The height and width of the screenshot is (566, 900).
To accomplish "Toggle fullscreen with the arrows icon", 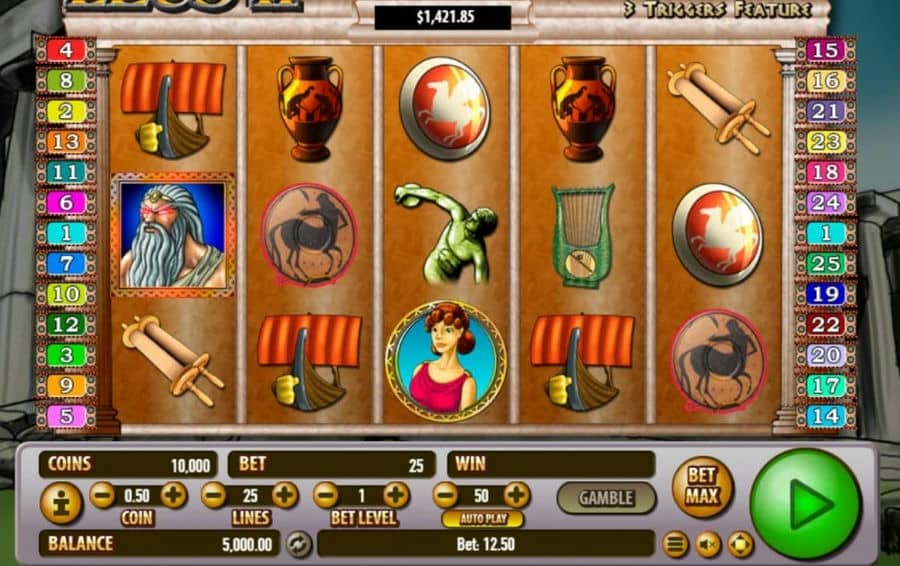I will pos(740,545).
